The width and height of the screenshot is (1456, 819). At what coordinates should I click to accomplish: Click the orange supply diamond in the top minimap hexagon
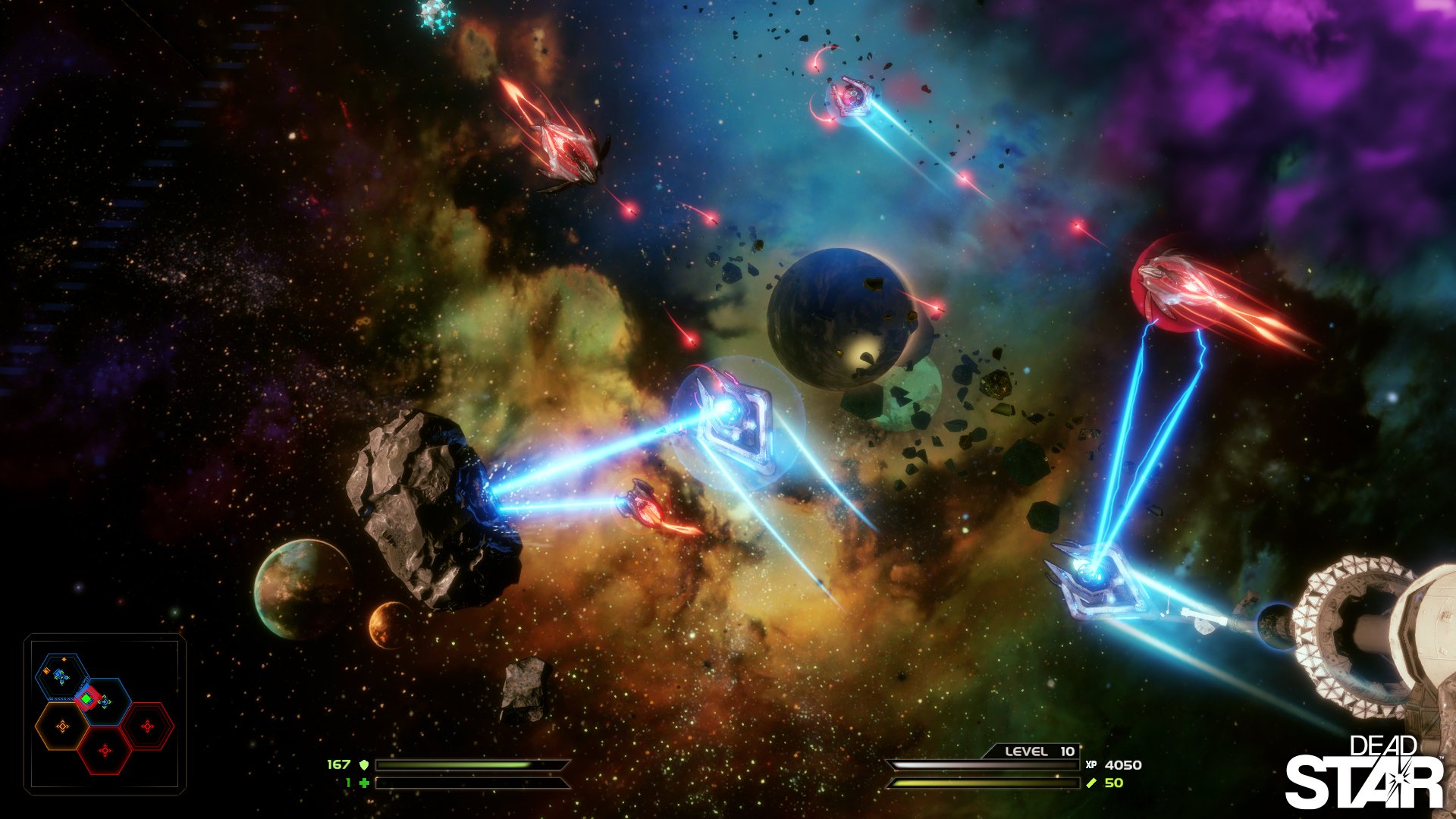click(x=64, y=660)
